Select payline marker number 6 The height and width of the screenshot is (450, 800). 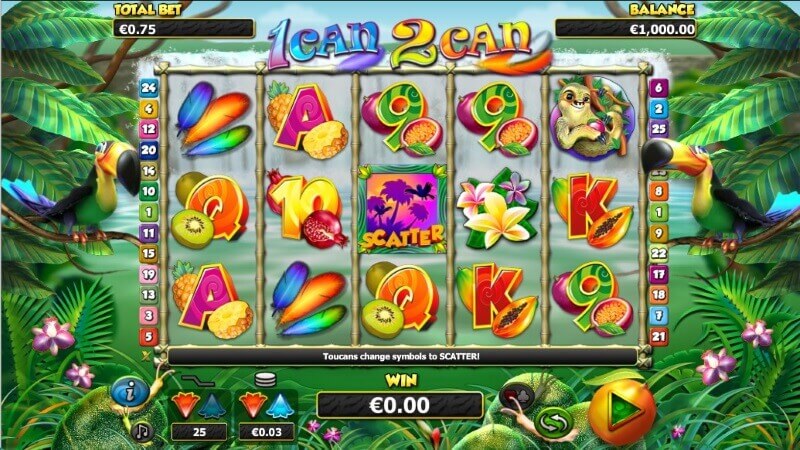point(658,87)
